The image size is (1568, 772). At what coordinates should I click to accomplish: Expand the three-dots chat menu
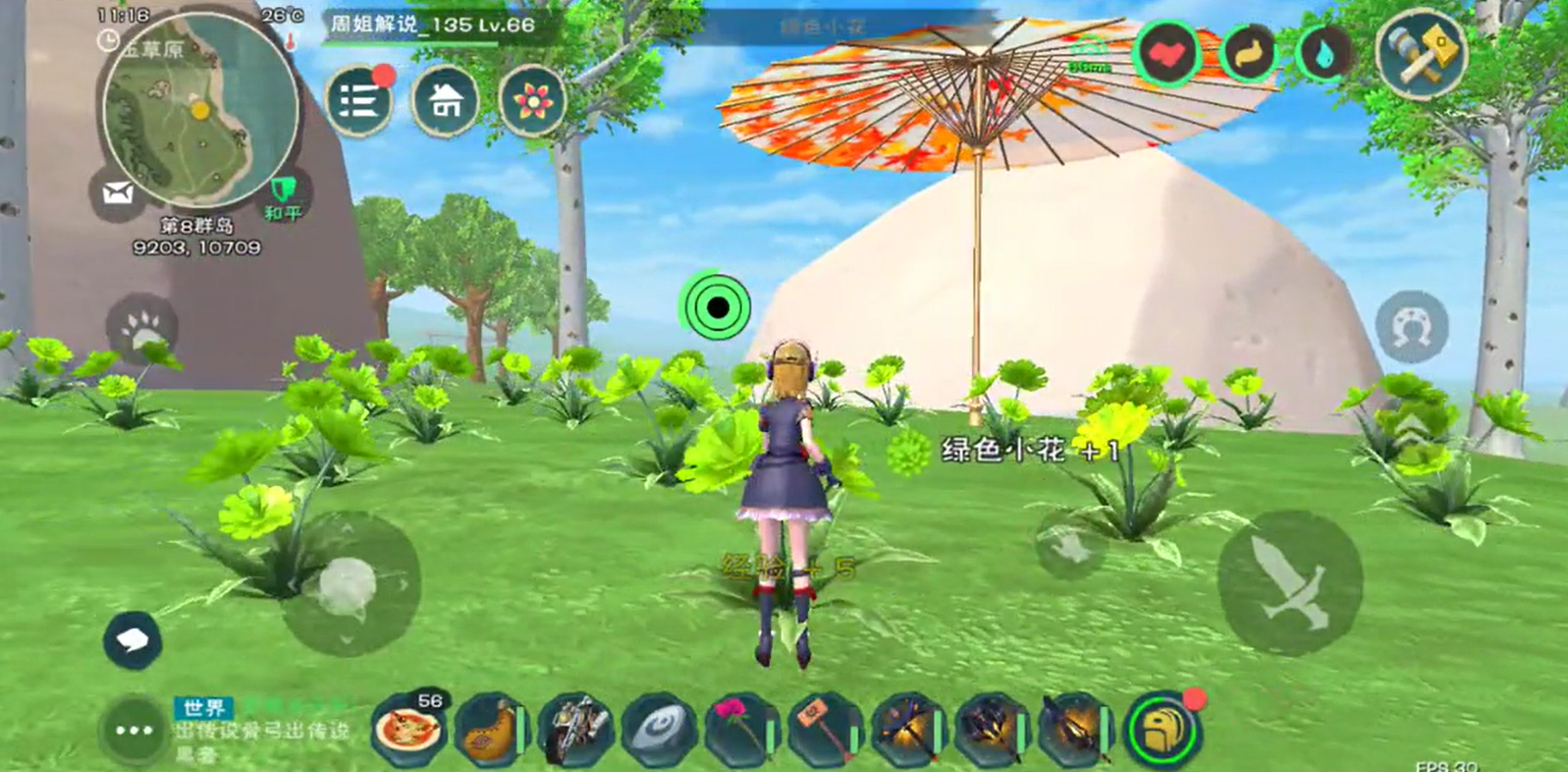pos(134,730)
